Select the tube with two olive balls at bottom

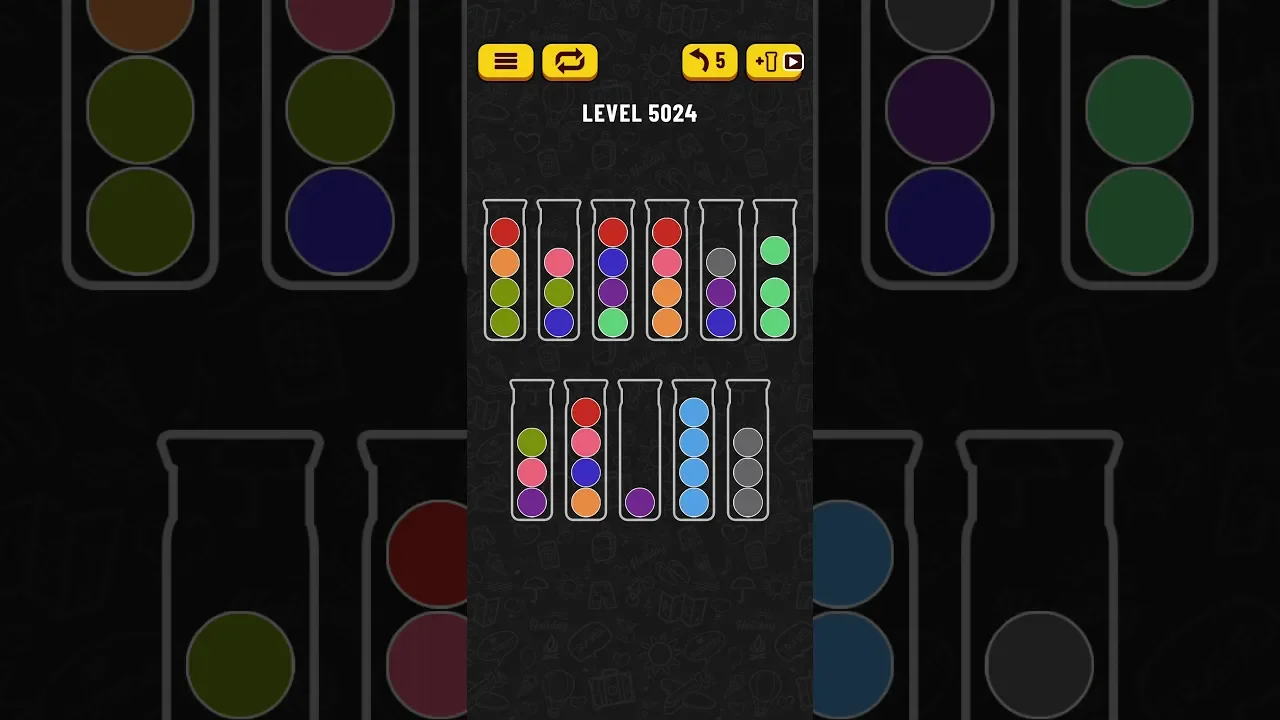505,272
